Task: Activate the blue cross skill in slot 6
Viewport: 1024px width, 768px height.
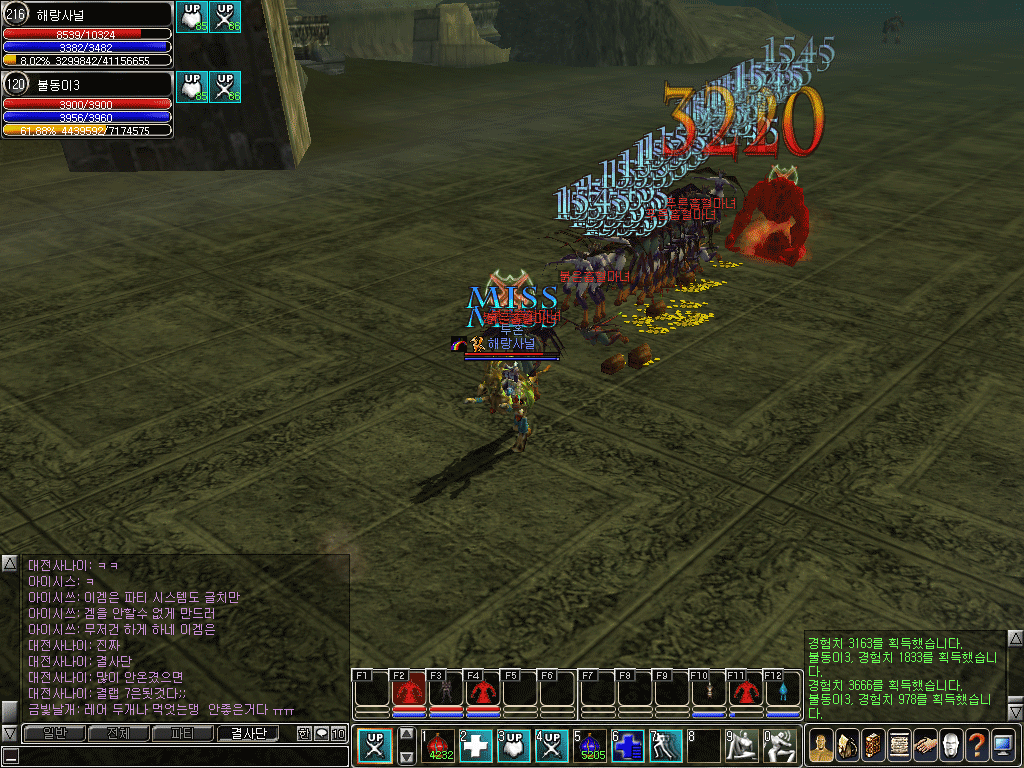Action: point(628,746)
